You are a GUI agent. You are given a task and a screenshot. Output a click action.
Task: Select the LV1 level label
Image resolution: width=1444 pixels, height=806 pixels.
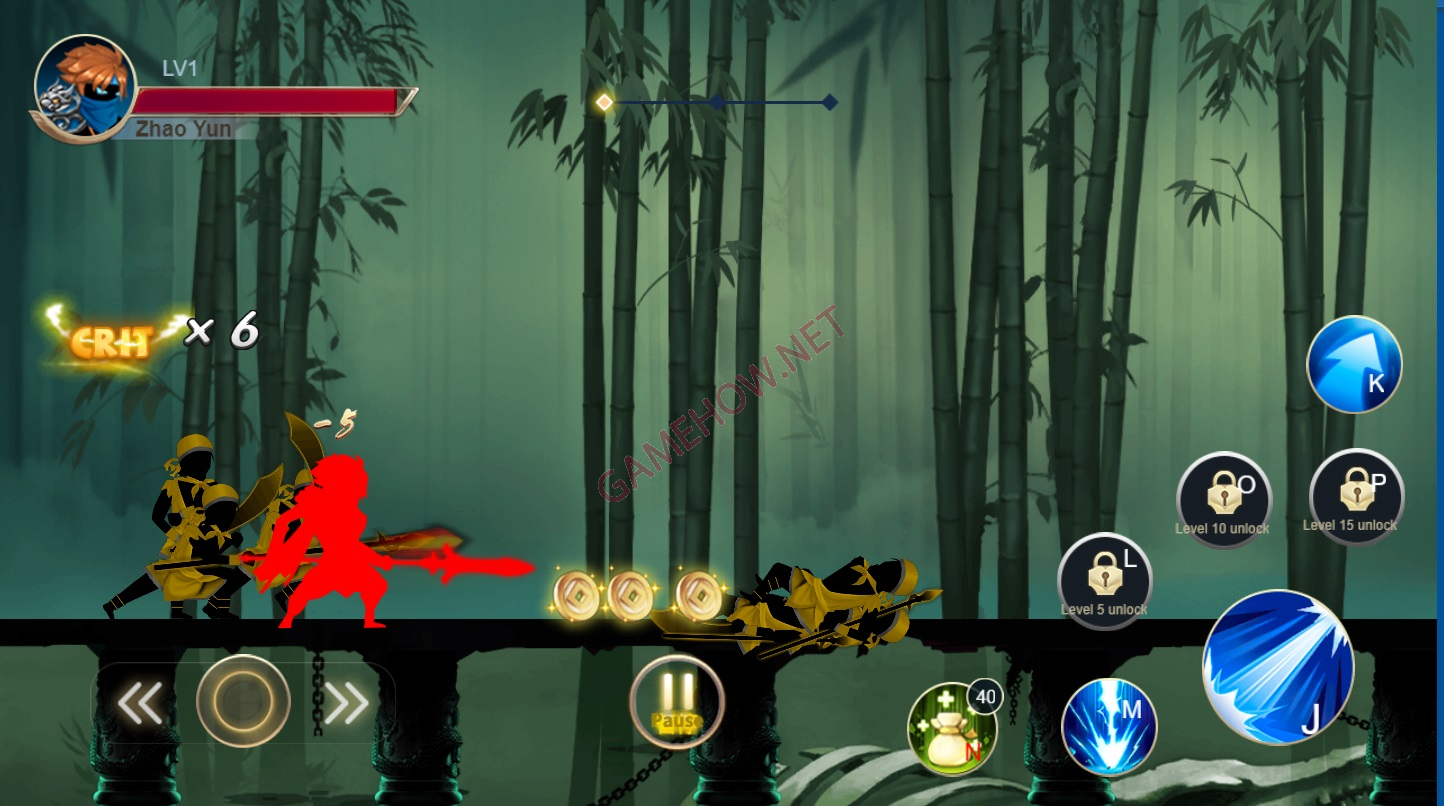(x=180, y=68)
